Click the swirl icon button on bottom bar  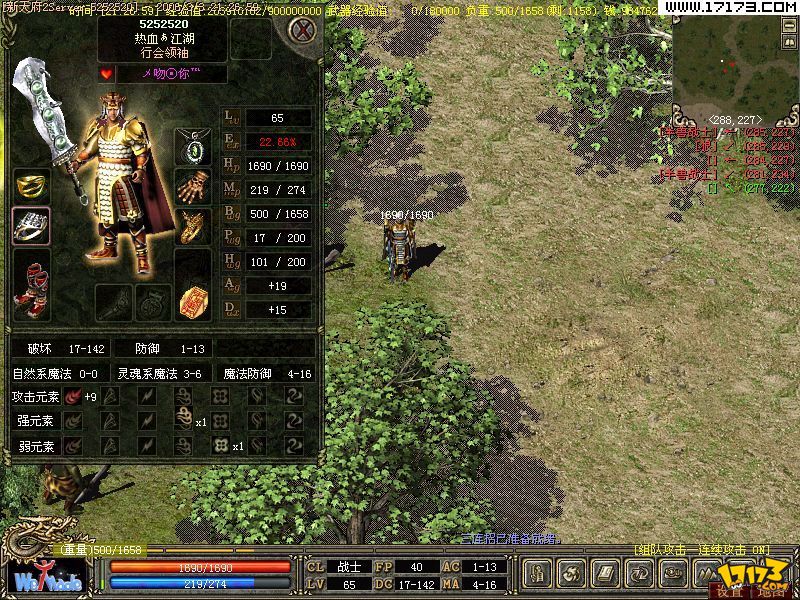[x=573, y=574]
